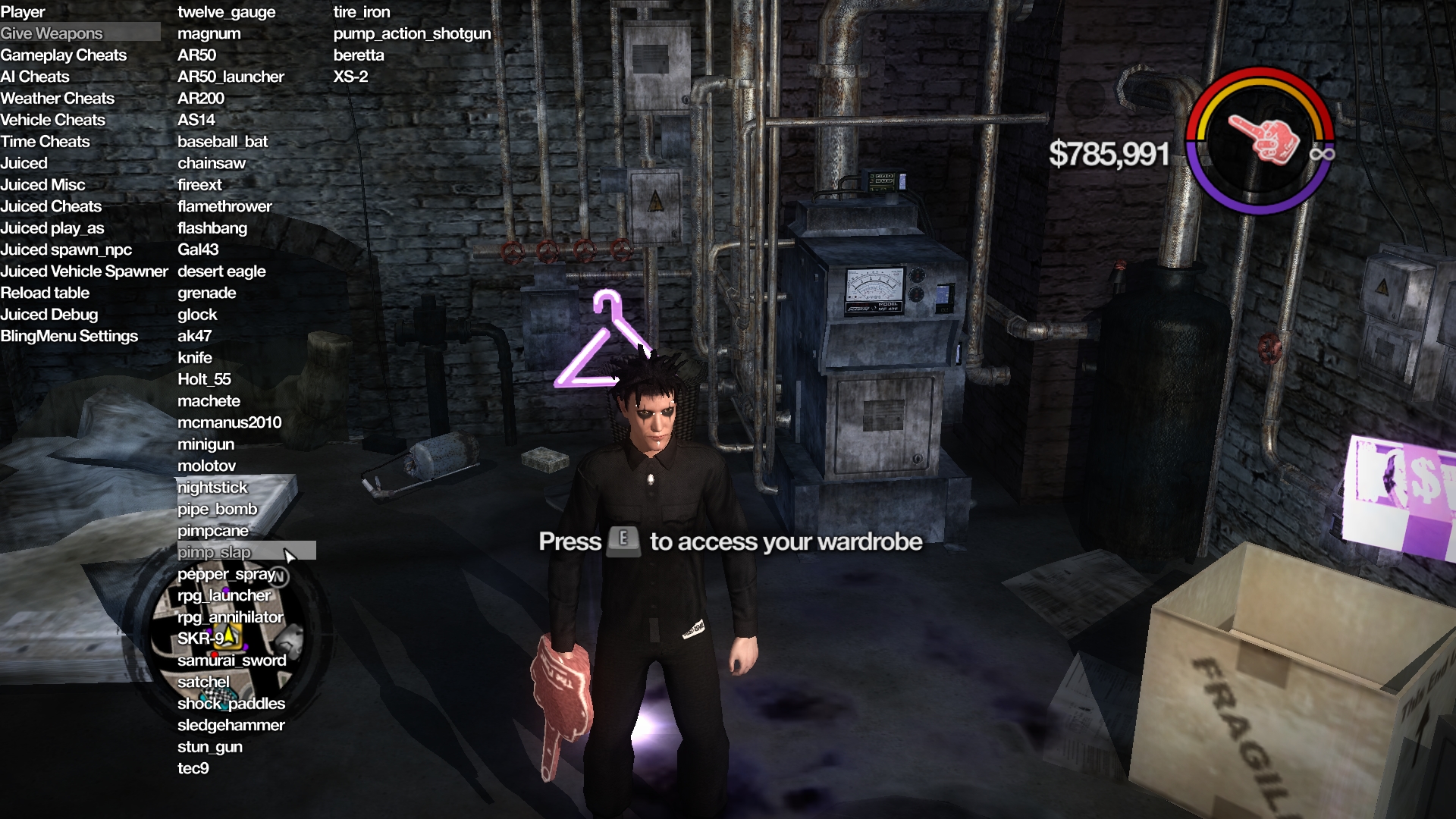1456x819 pixels.
Task: Choose tec9 at the list bottom
Action: tap(193, 768)
